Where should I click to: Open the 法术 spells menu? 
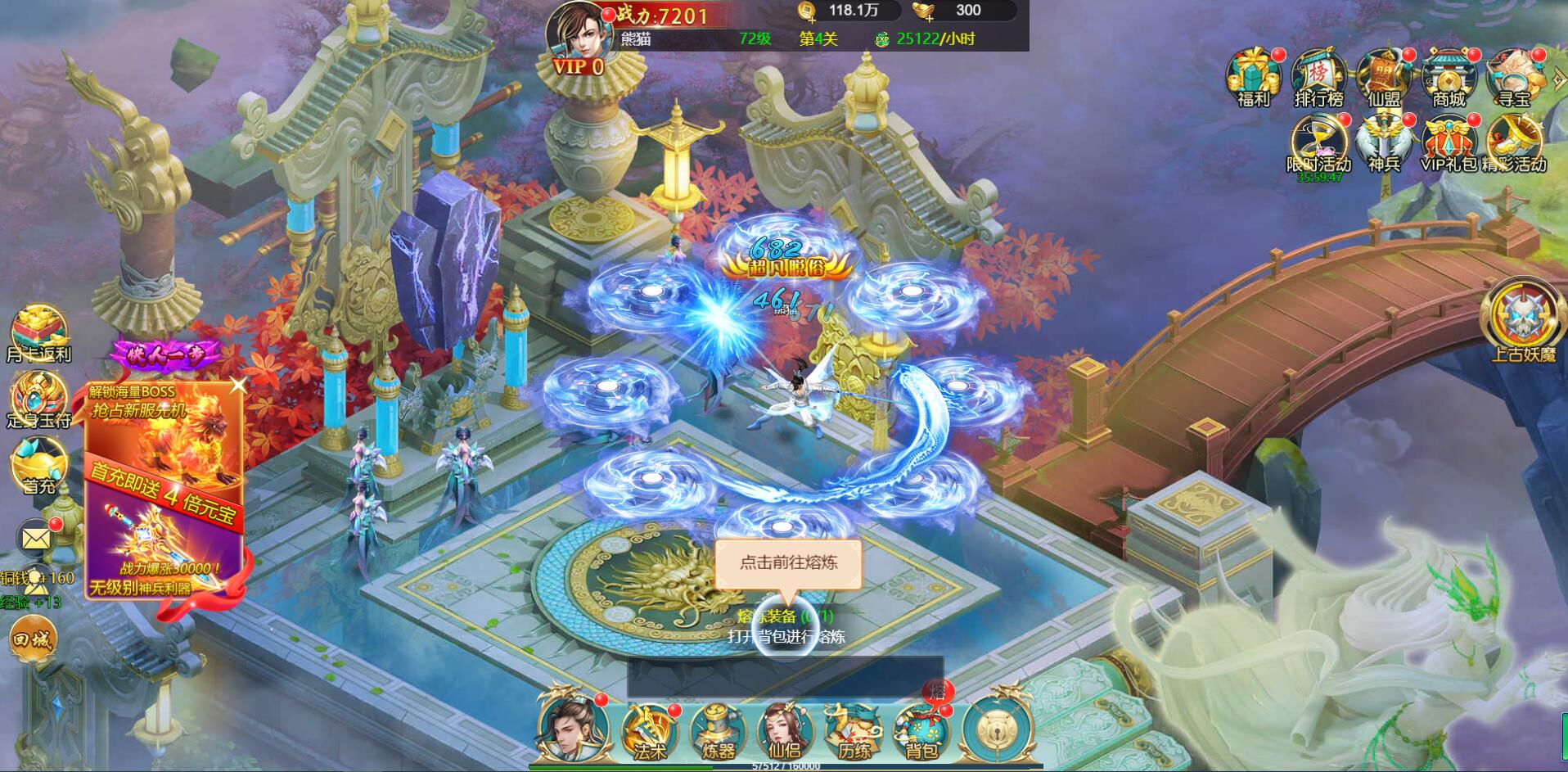point(649,731)
